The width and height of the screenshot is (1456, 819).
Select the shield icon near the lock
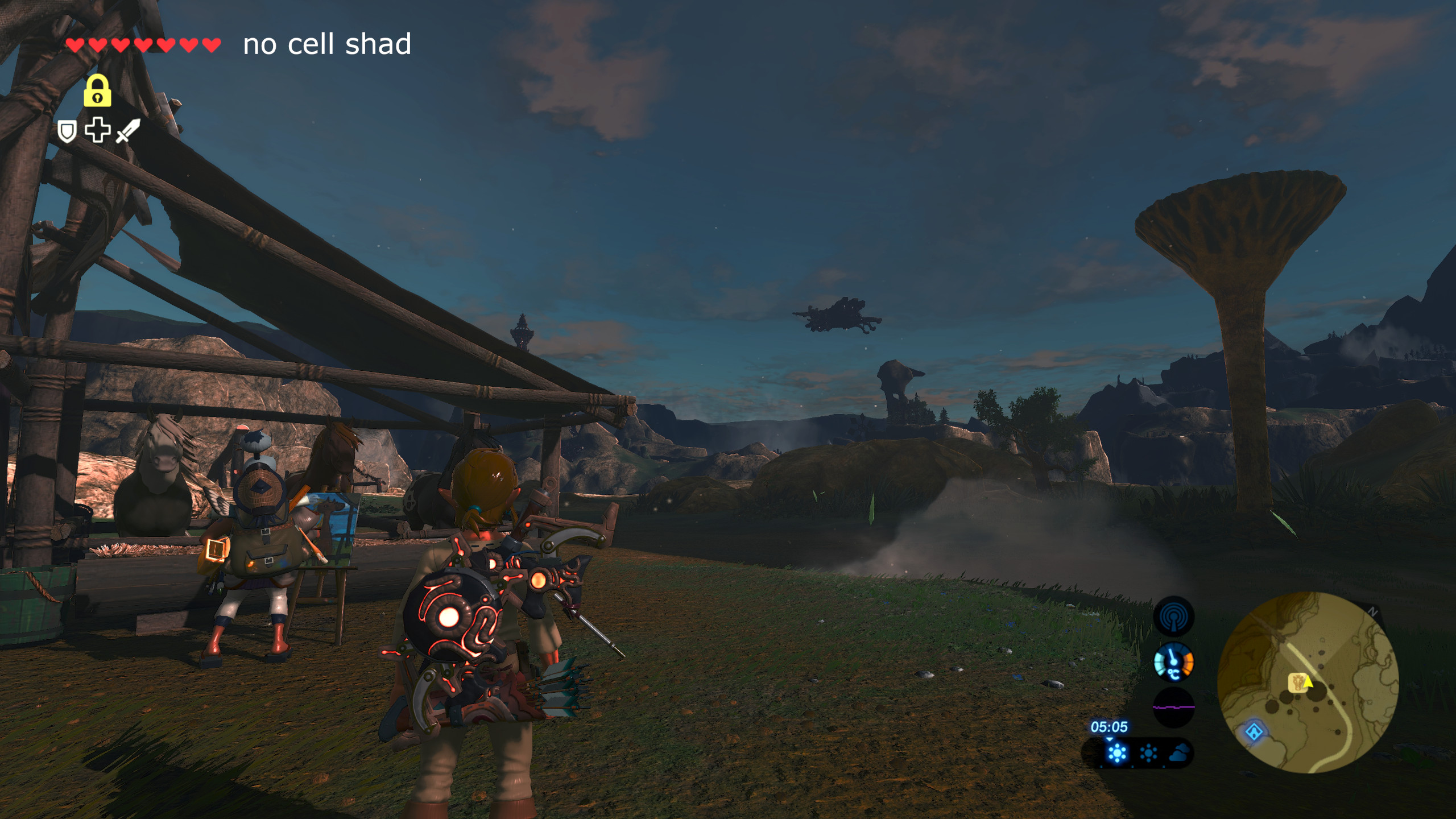pyautogui.click(x=67, y=131)
